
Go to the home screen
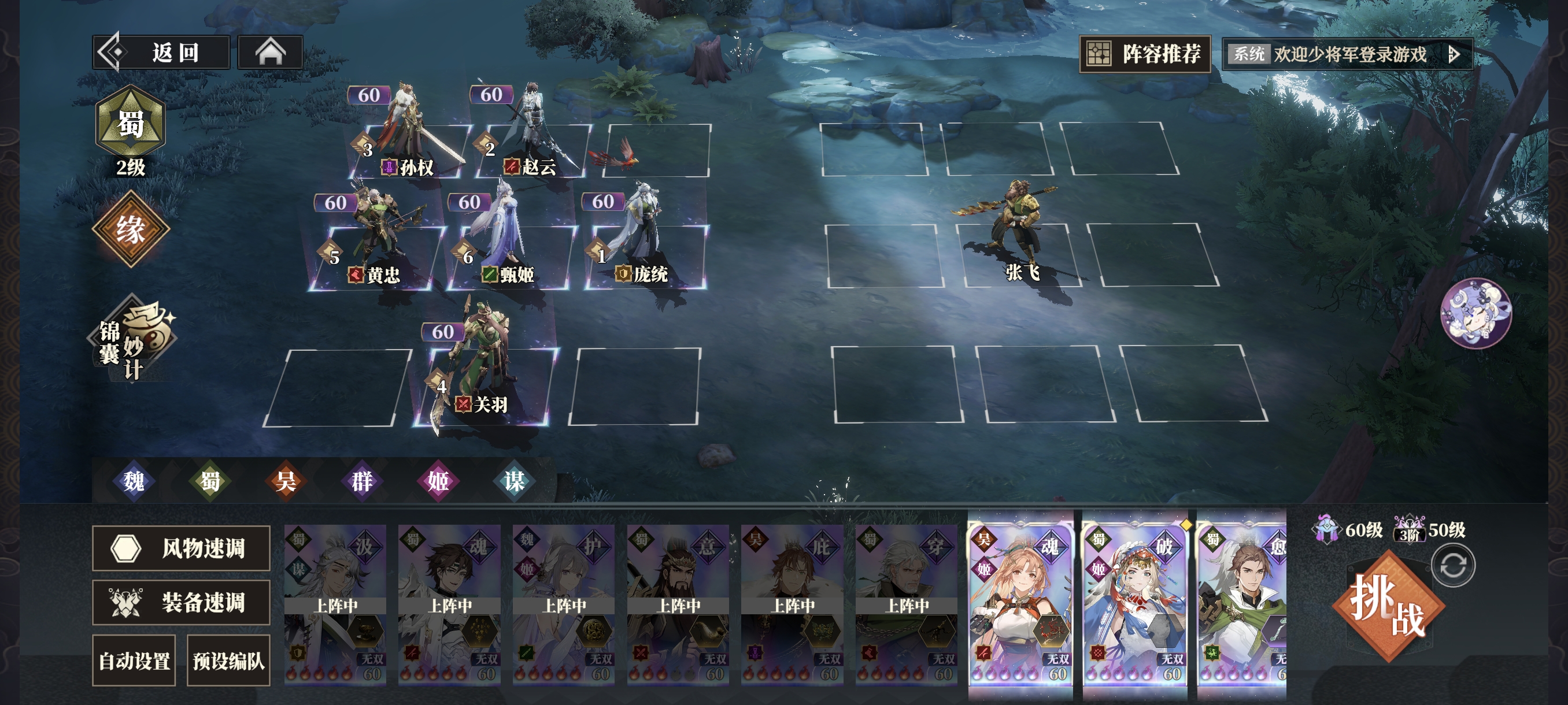tap(270, 53)
